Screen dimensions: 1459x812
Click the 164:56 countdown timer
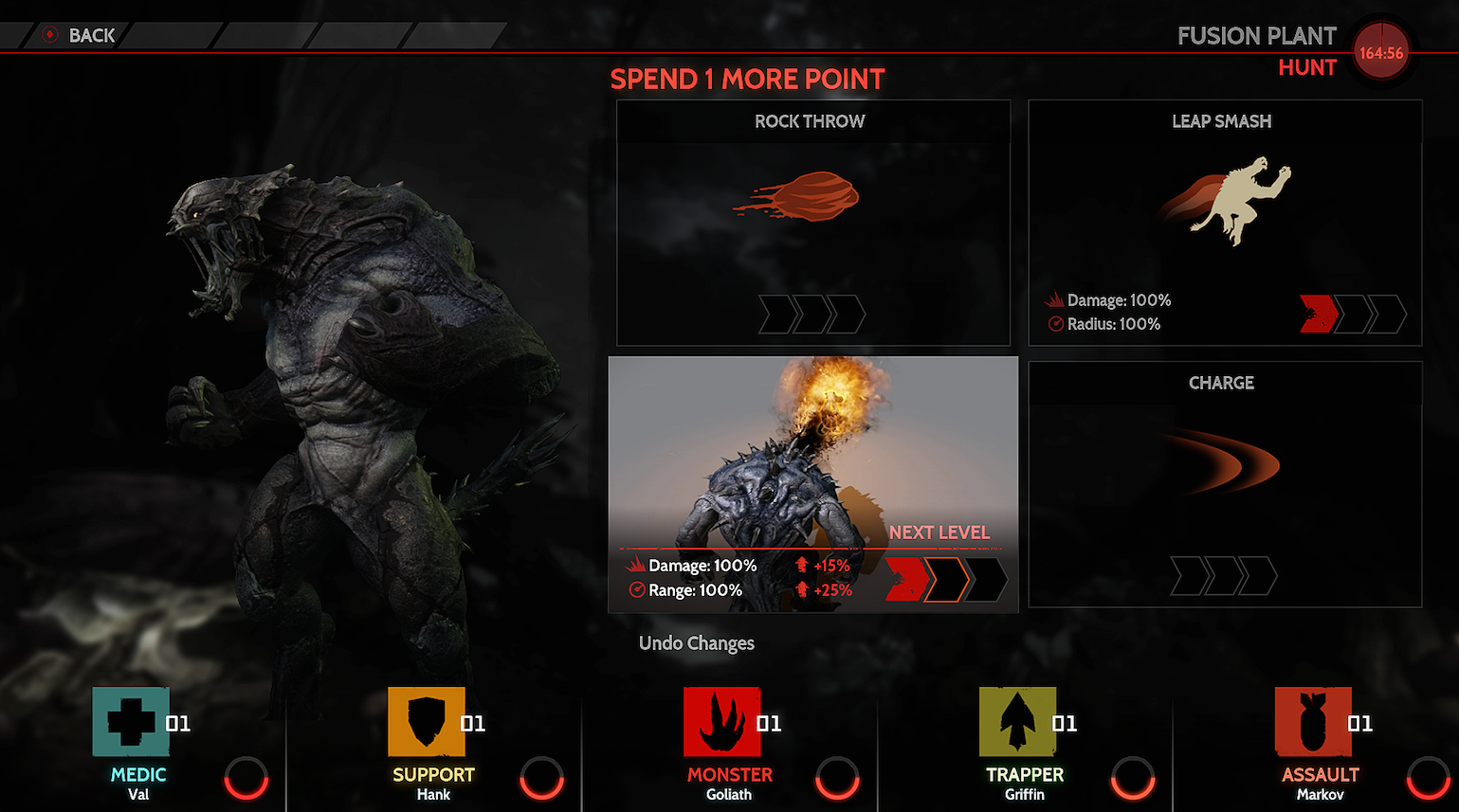pos(1382,52)
